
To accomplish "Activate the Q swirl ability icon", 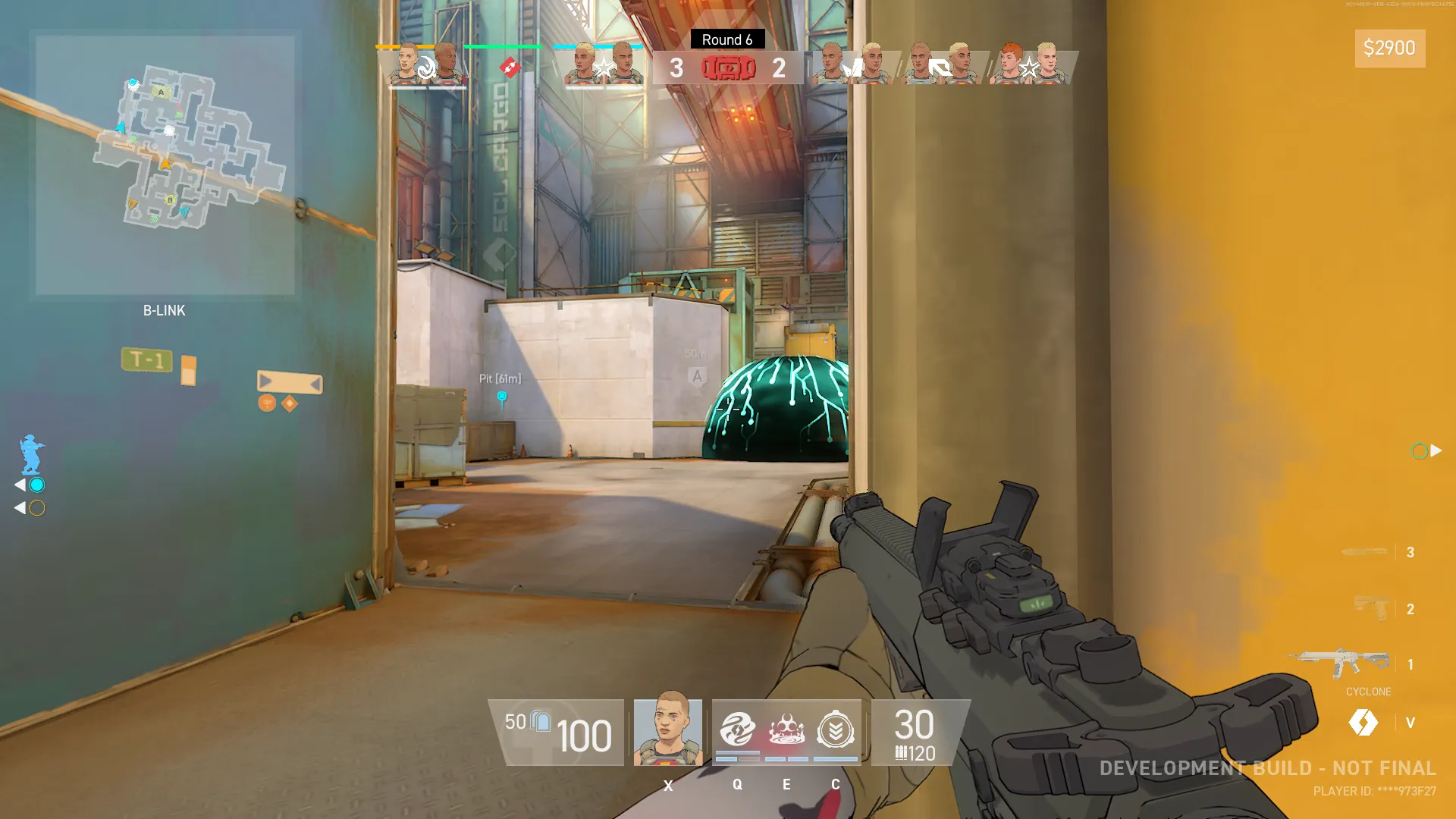I will (x=737, y=730).
